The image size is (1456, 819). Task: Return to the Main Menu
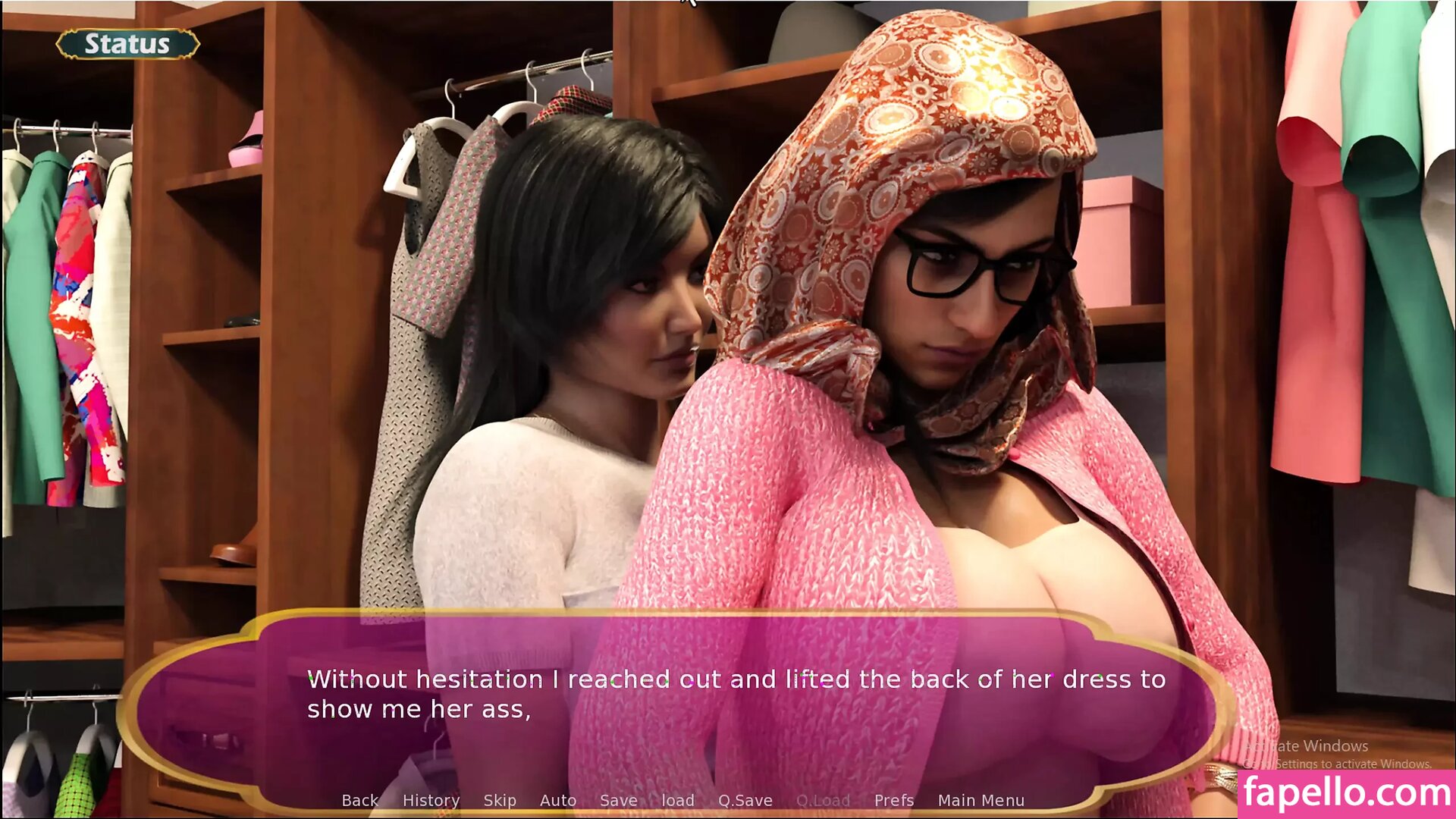tap(981, 800)
